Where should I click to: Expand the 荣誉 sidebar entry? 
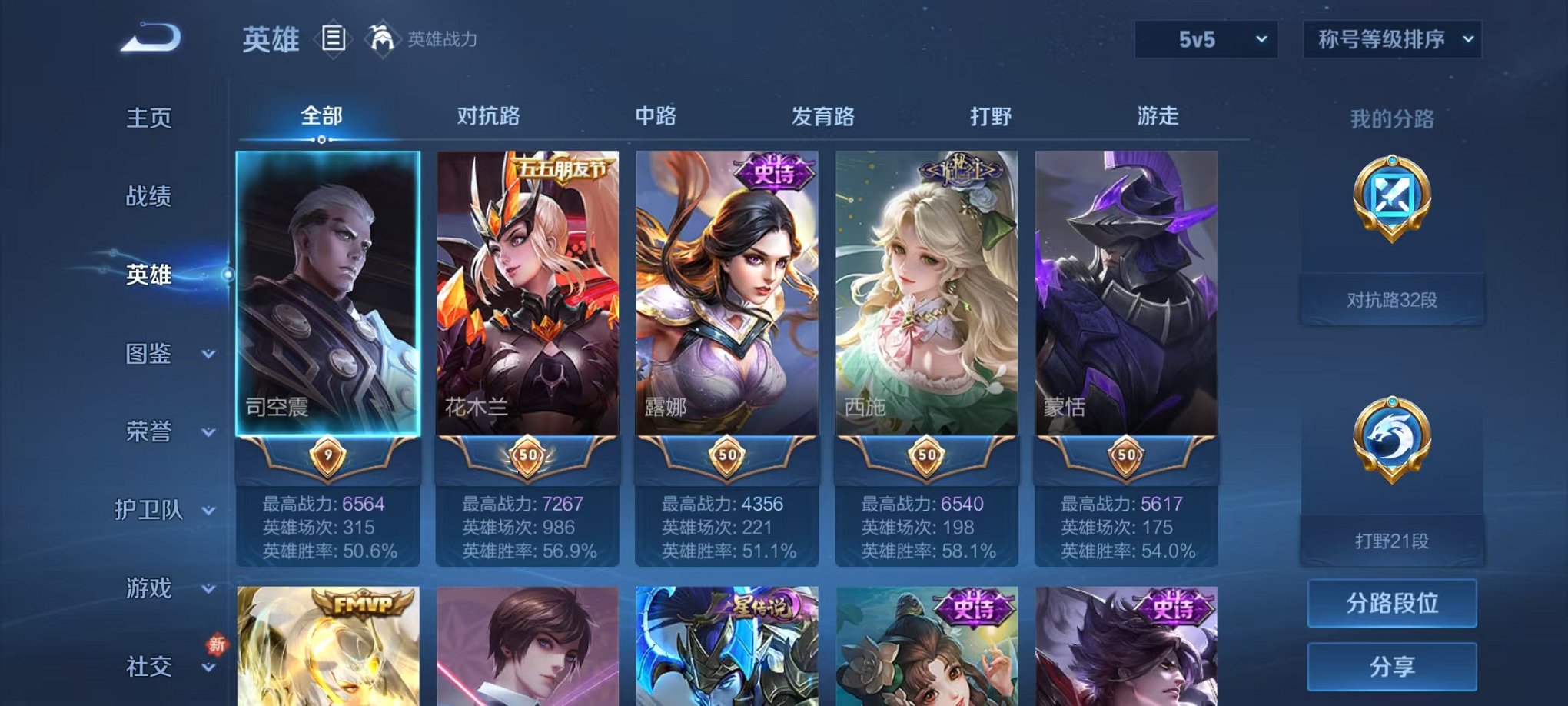click(x=150, y=433)
